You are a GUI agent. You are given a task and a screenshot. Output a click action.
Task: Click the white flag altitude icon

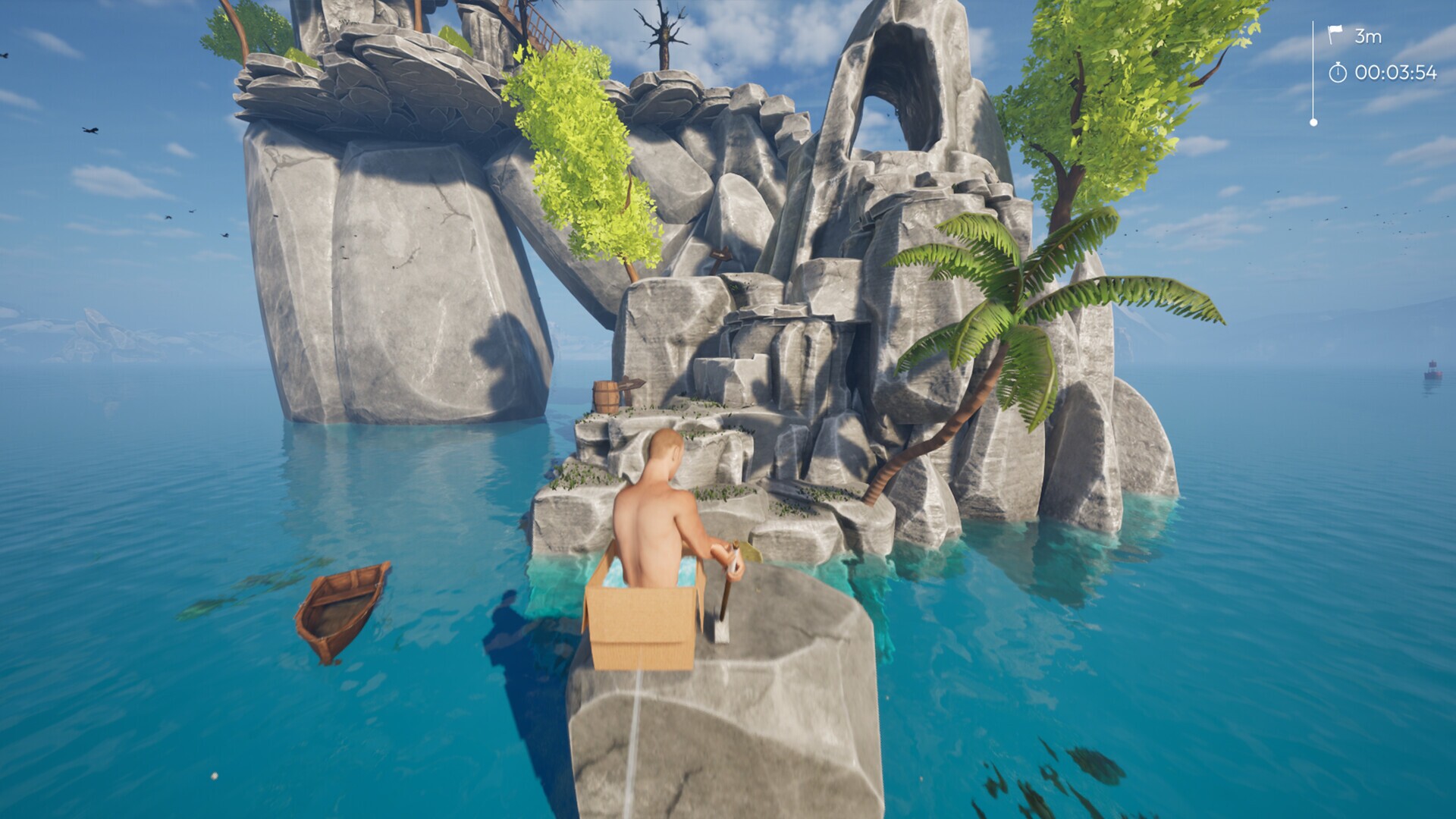pos(1335,32)
